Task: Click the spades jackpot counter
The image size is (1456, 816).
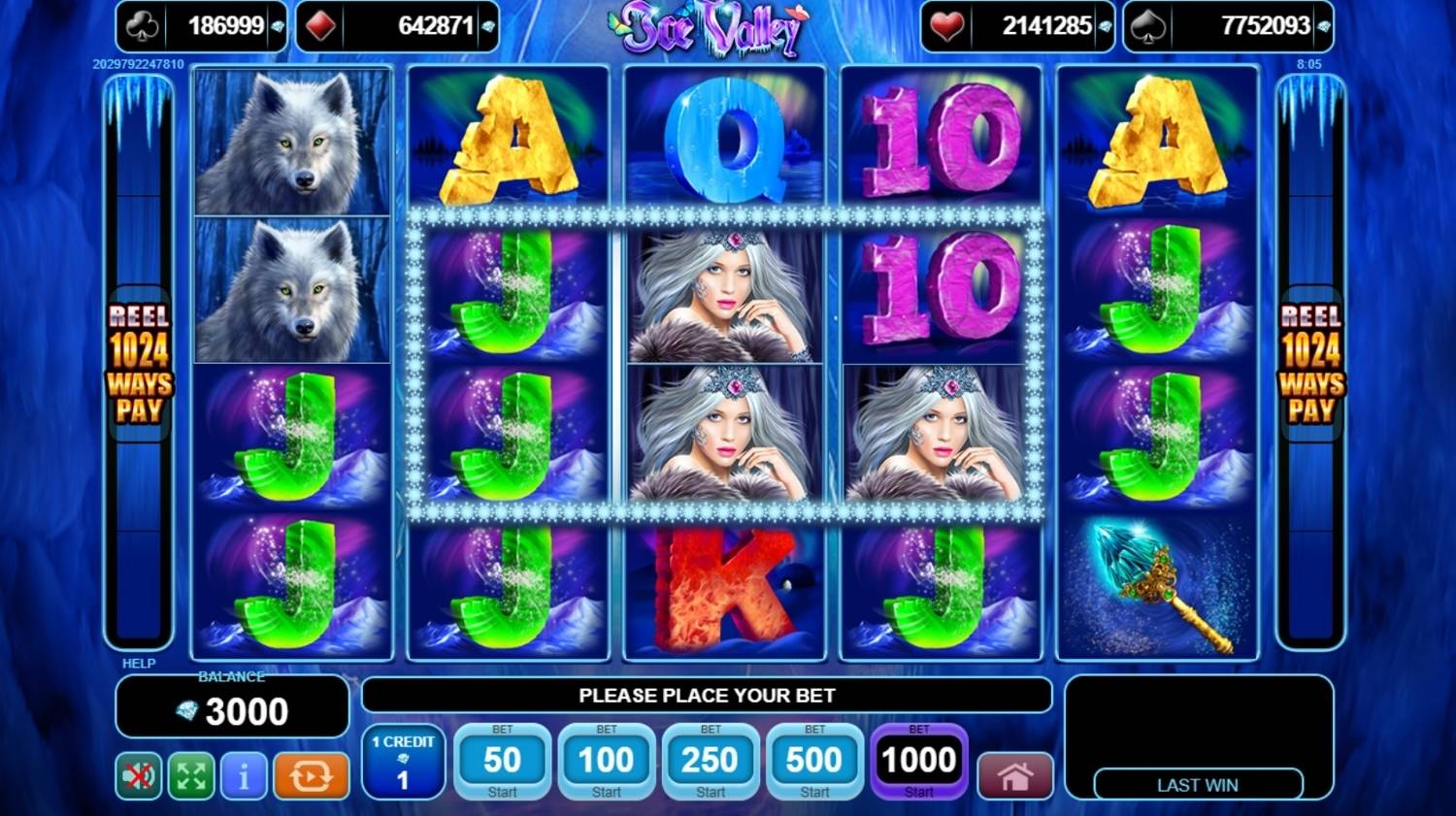Action: [1228, 26]
